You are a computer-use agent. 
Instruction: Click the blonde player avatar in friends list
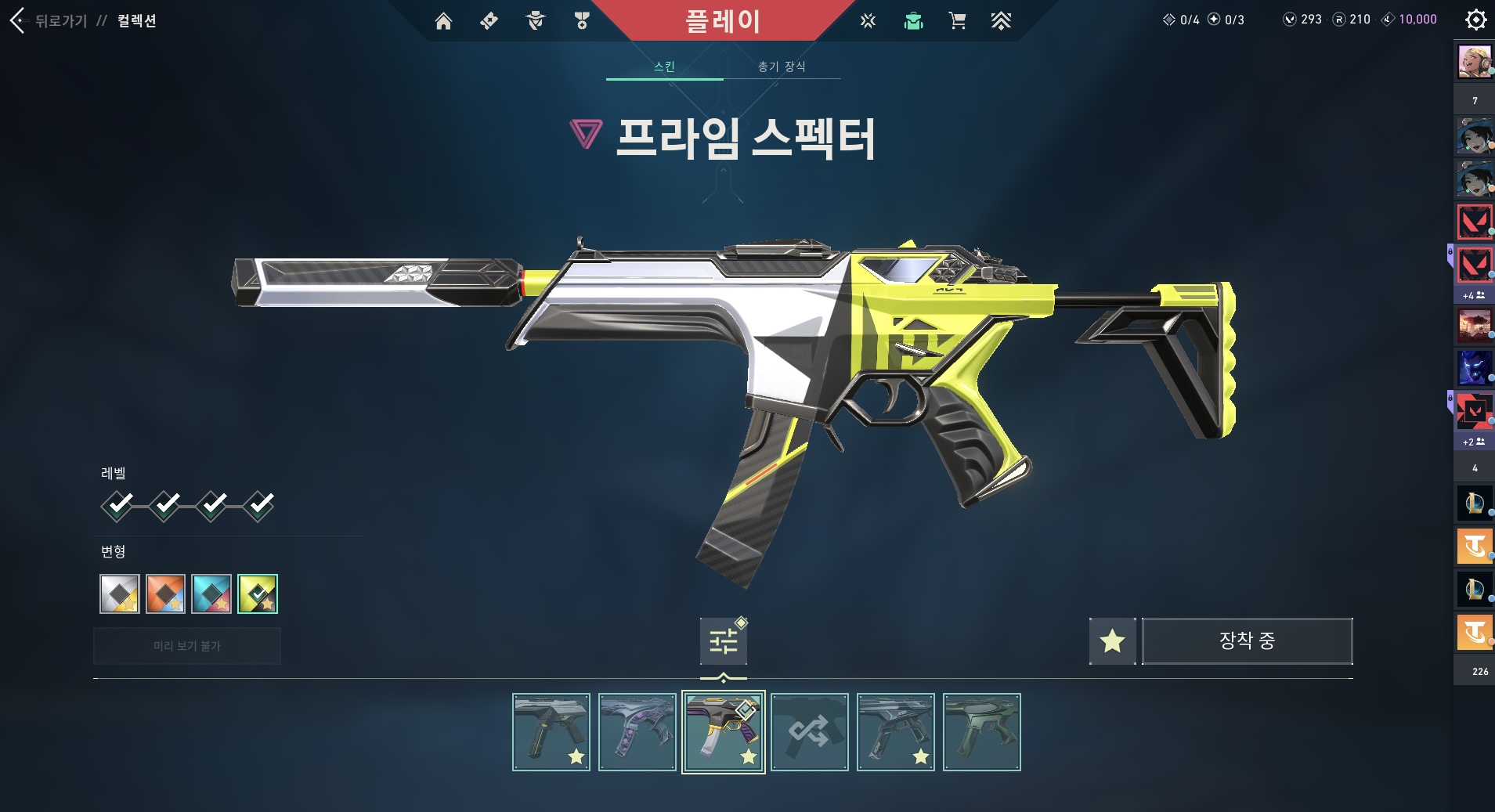click(1474, 62)
